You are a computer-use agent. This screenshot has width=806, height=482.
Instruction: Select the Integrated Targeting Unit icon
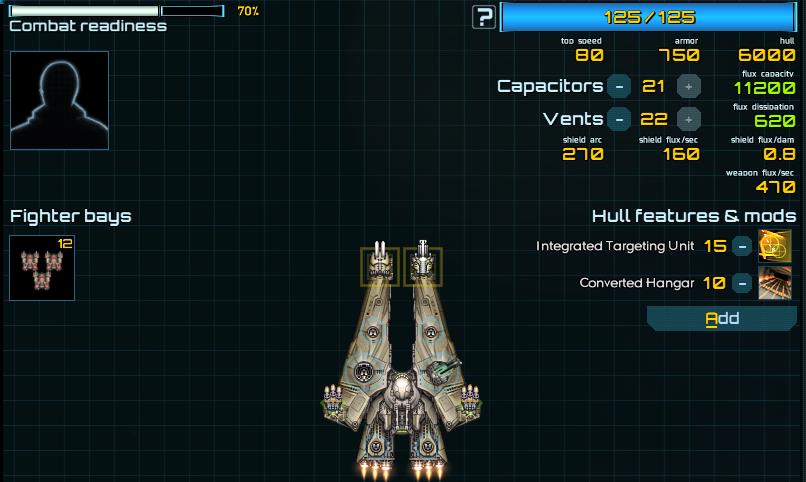tap(775, 246)
